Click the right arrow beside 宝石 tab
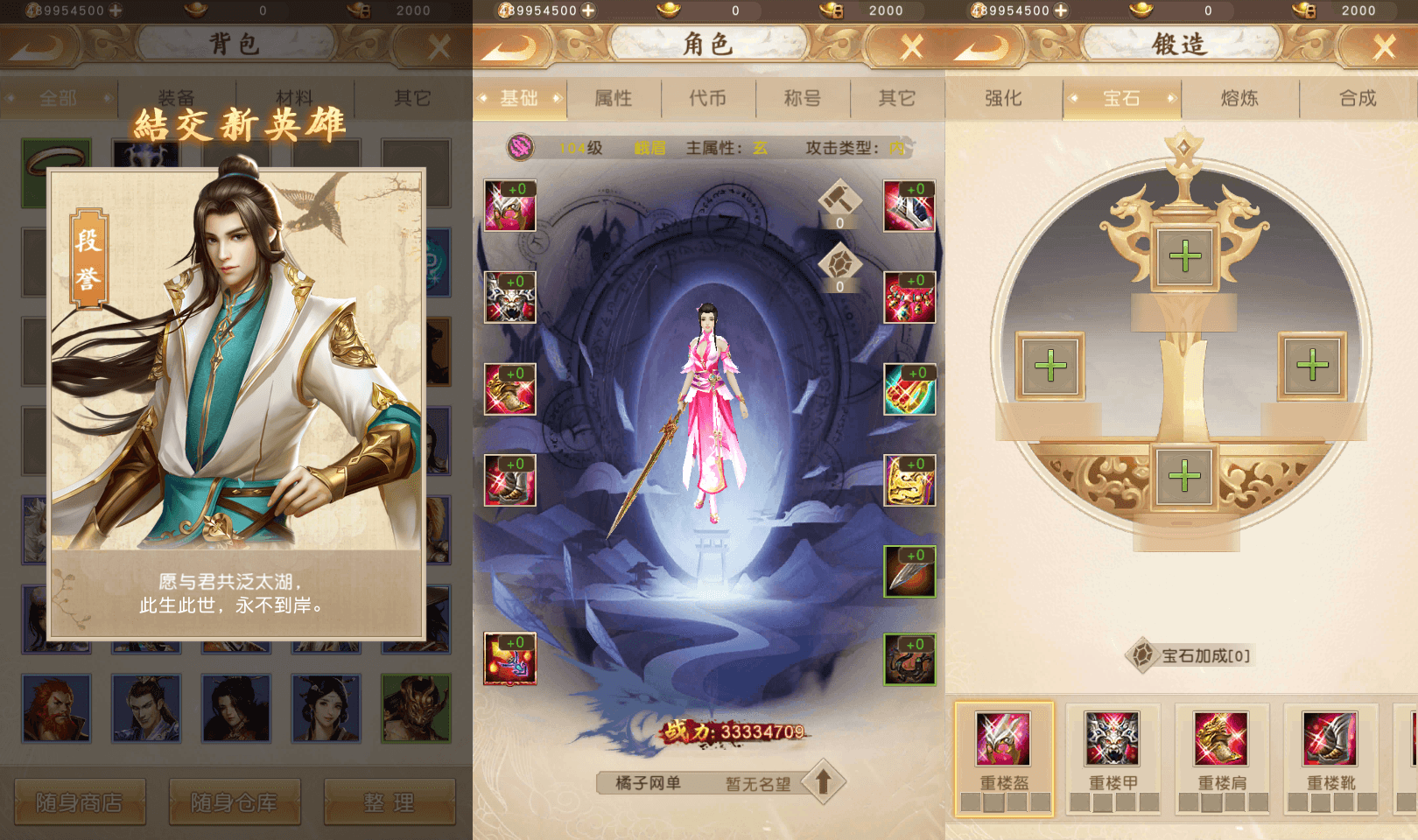 [1175, 98]
